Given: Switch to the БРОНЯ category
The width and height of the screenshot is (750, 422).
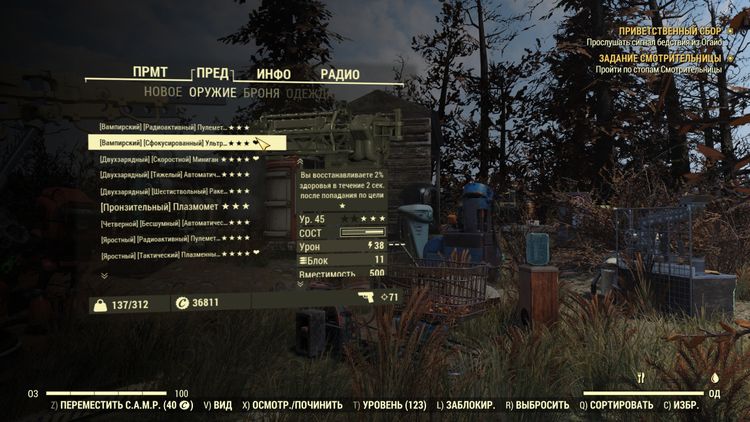Looking at the screenshot, I should click(x=261, y=93).
